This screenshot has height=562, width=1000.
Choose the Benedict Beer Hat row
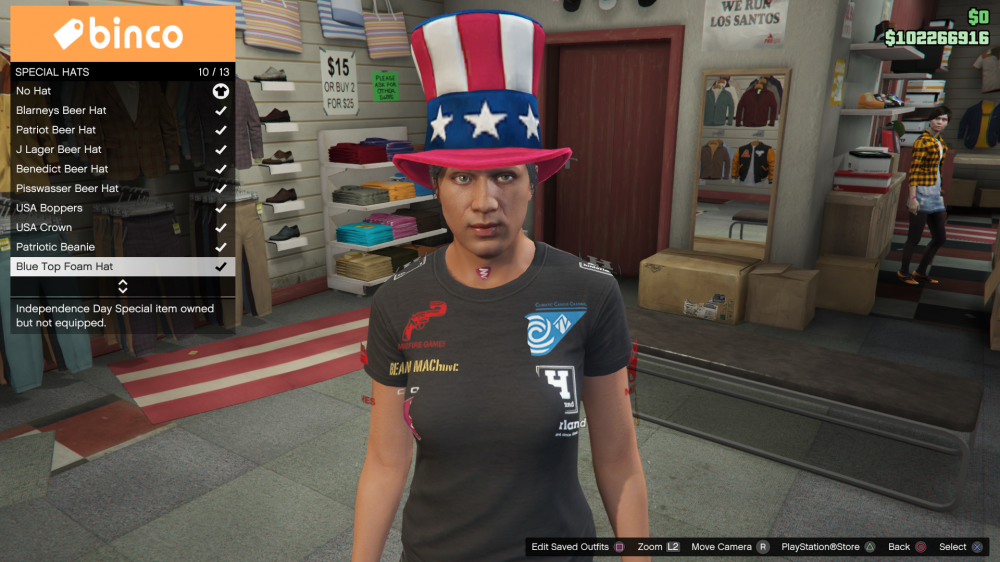122,169
